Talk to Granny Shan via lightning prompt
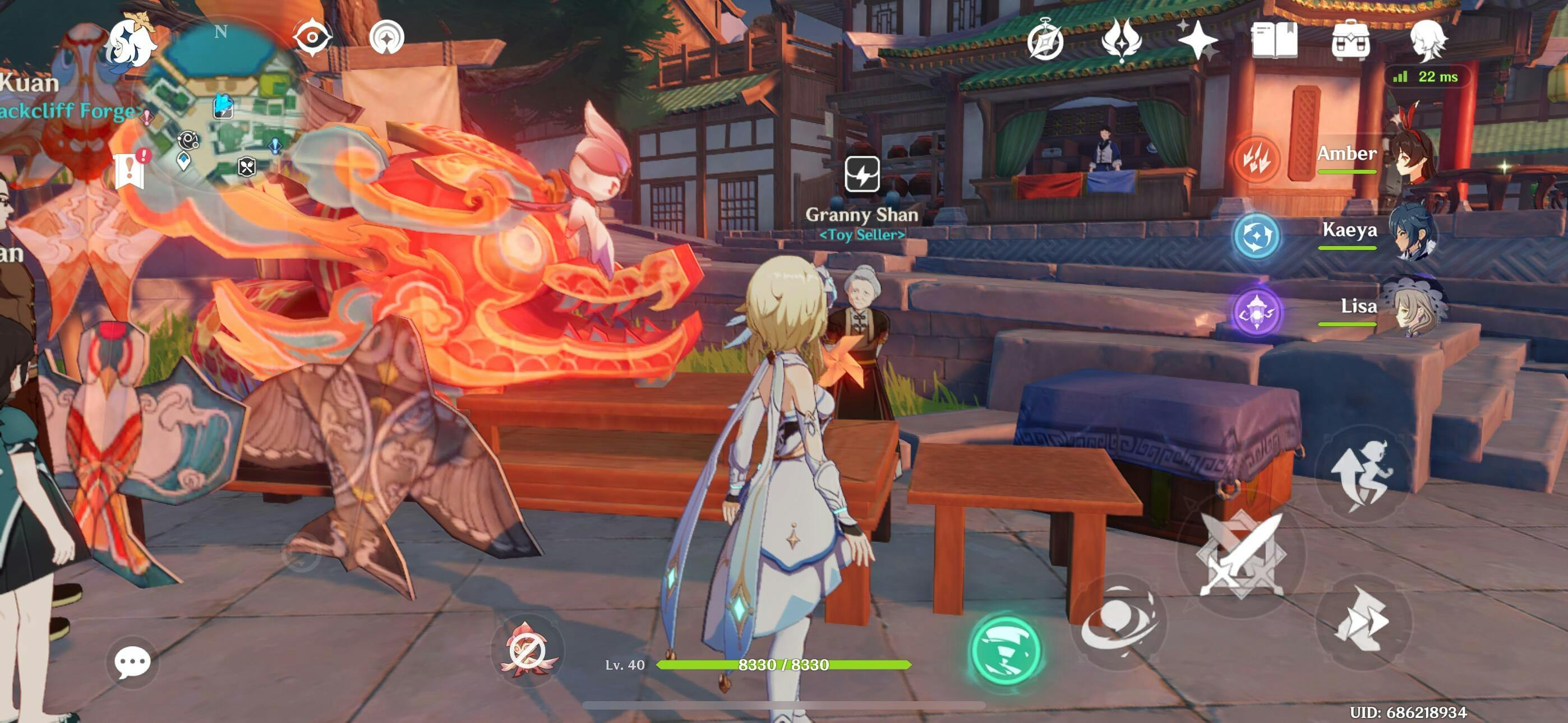 click(862, 174)
